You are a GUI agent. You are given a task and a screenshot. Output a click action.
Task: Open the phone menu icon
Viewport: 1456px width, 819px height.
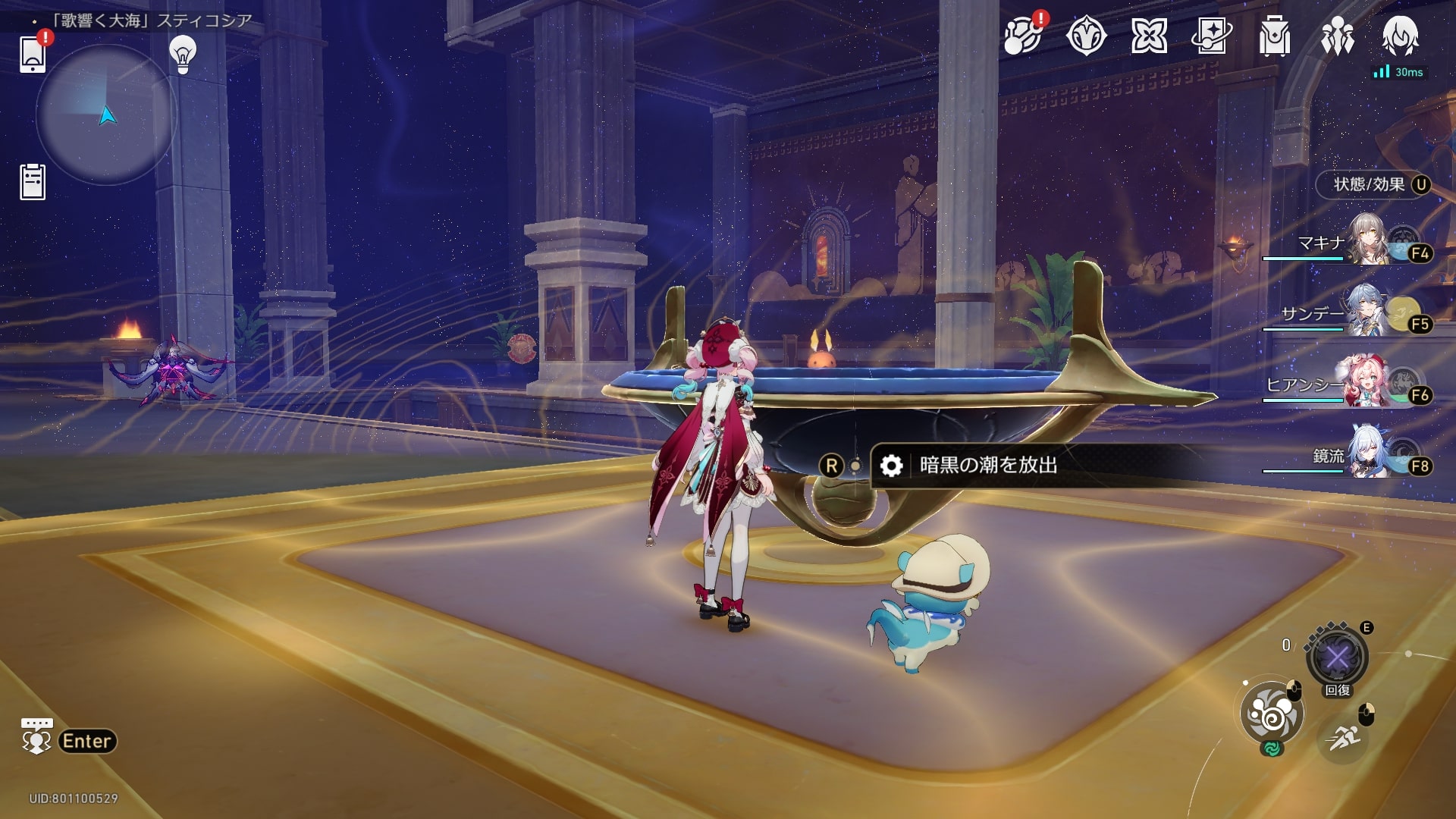[x=33, y=53]
